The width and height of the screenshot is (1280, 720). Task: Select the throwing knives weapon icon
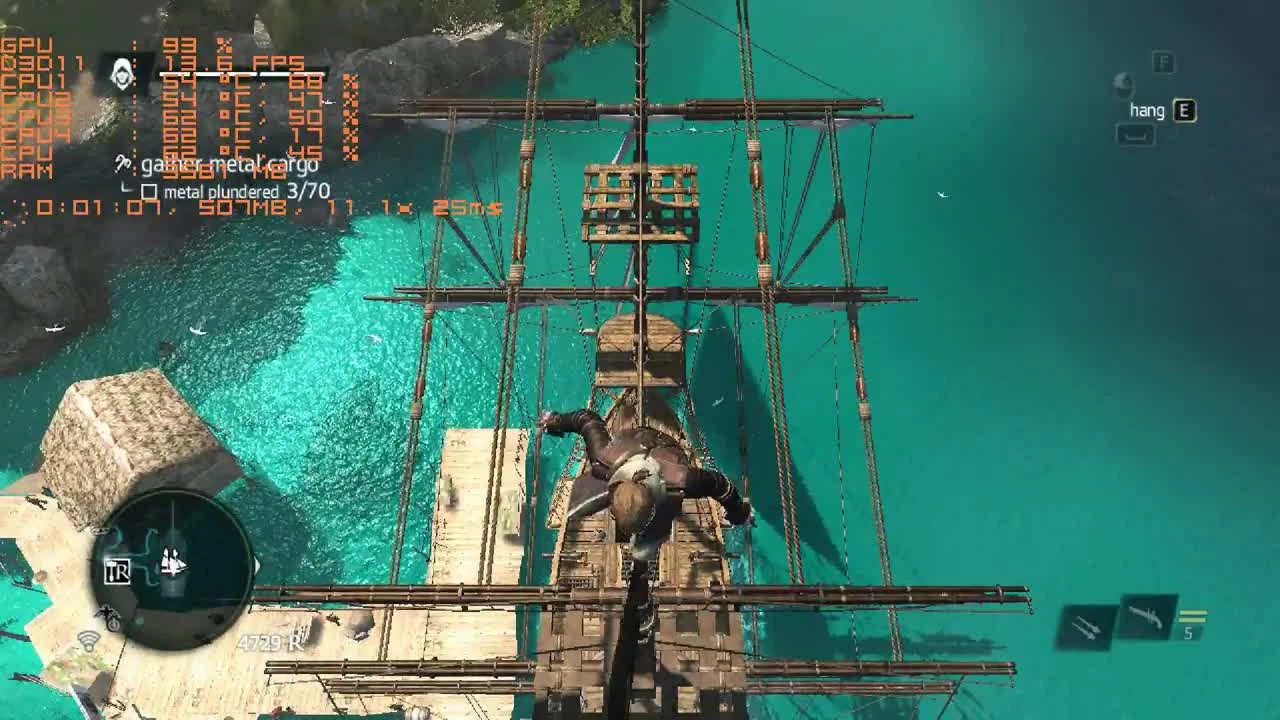(1084, 625)
